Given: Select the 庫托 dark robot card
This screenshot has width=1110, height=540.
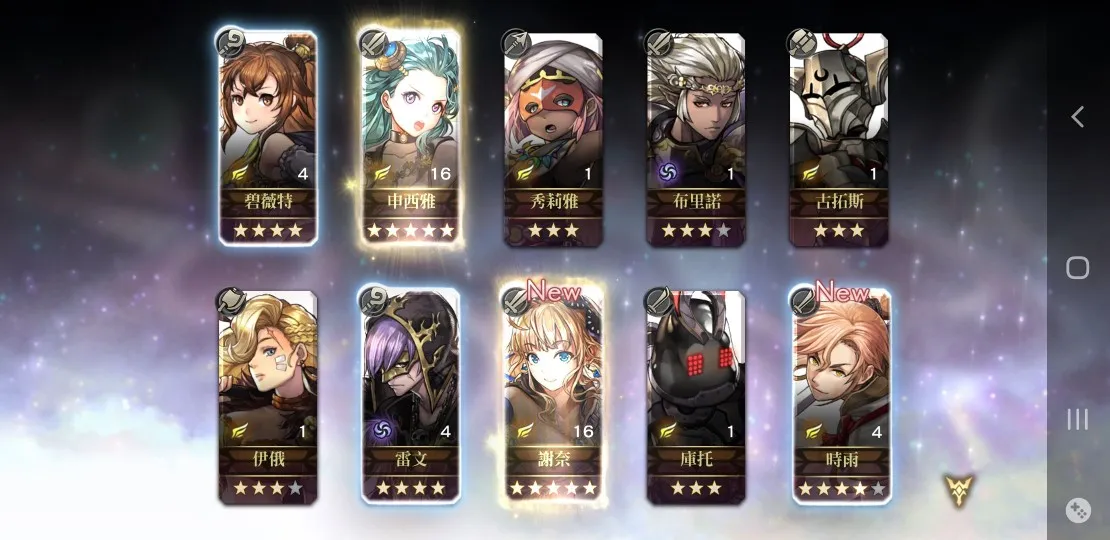Looking at the screenshot, I should coord(695,396).
